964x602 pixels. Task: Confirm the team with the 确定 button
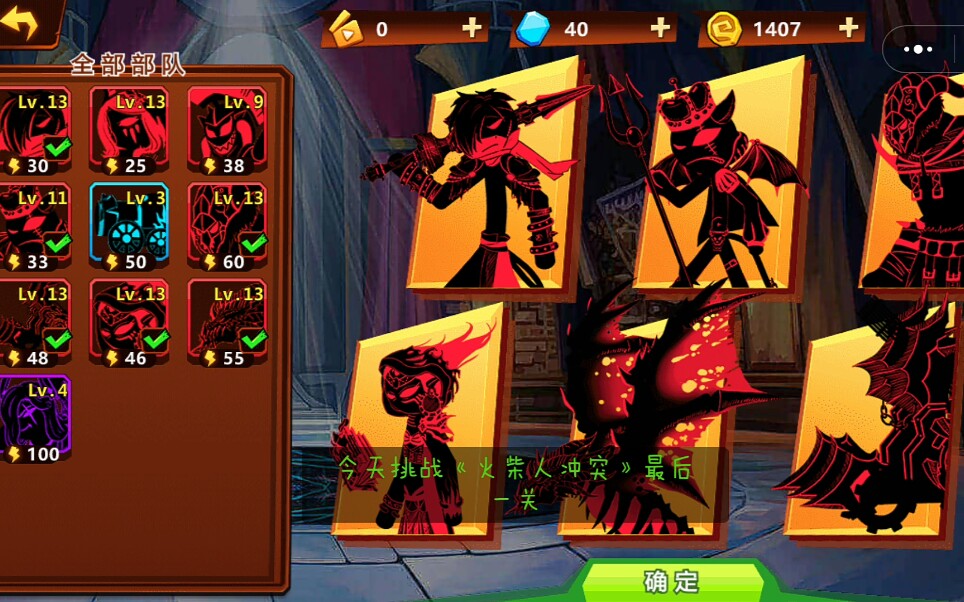pyautogui.click(x=671, y=581)
